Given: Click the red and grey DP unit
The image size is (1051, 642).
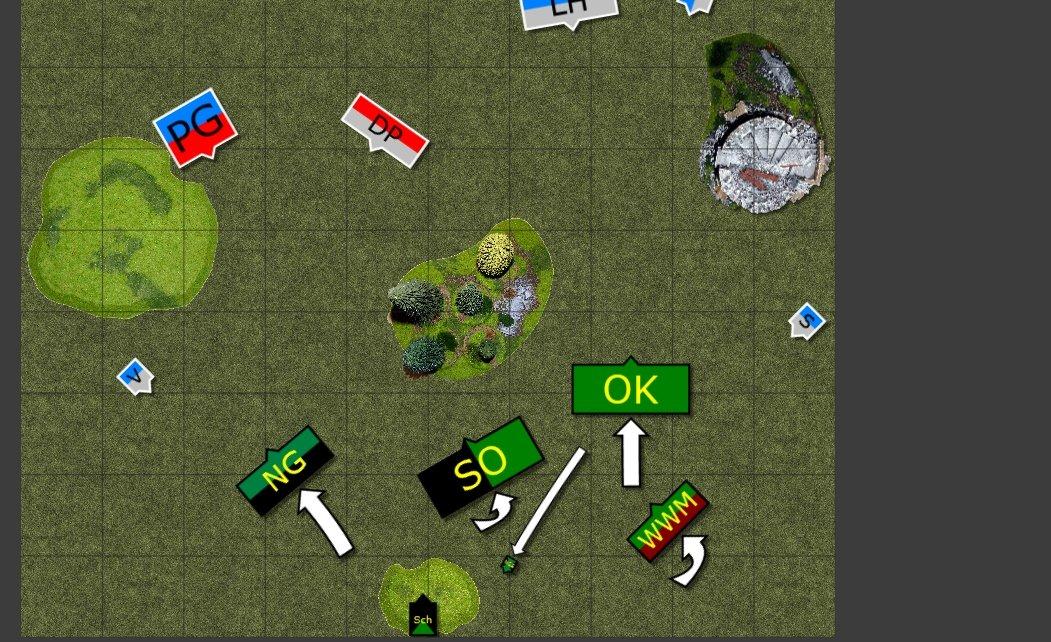Looking at the screenshot, I should click(384, 129).
